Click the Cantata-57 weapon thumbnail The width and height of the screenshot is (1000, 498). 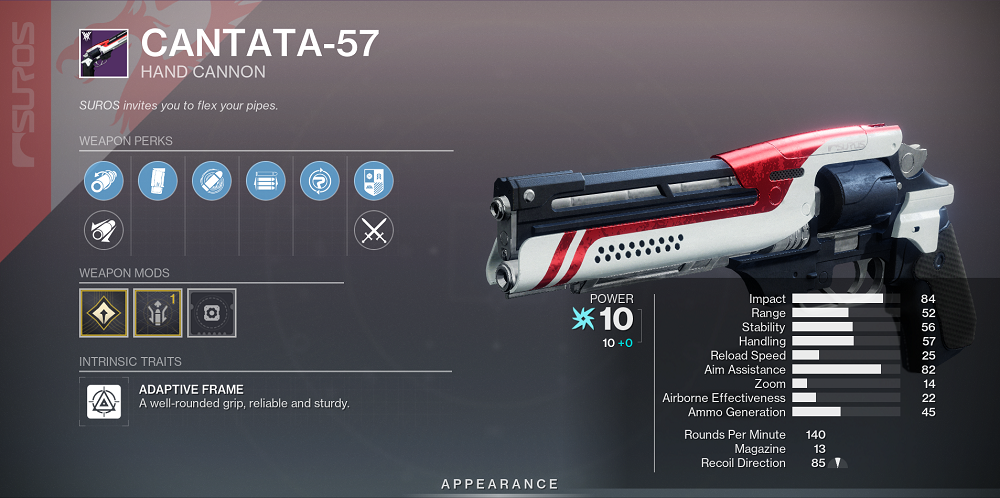point(104,52)
